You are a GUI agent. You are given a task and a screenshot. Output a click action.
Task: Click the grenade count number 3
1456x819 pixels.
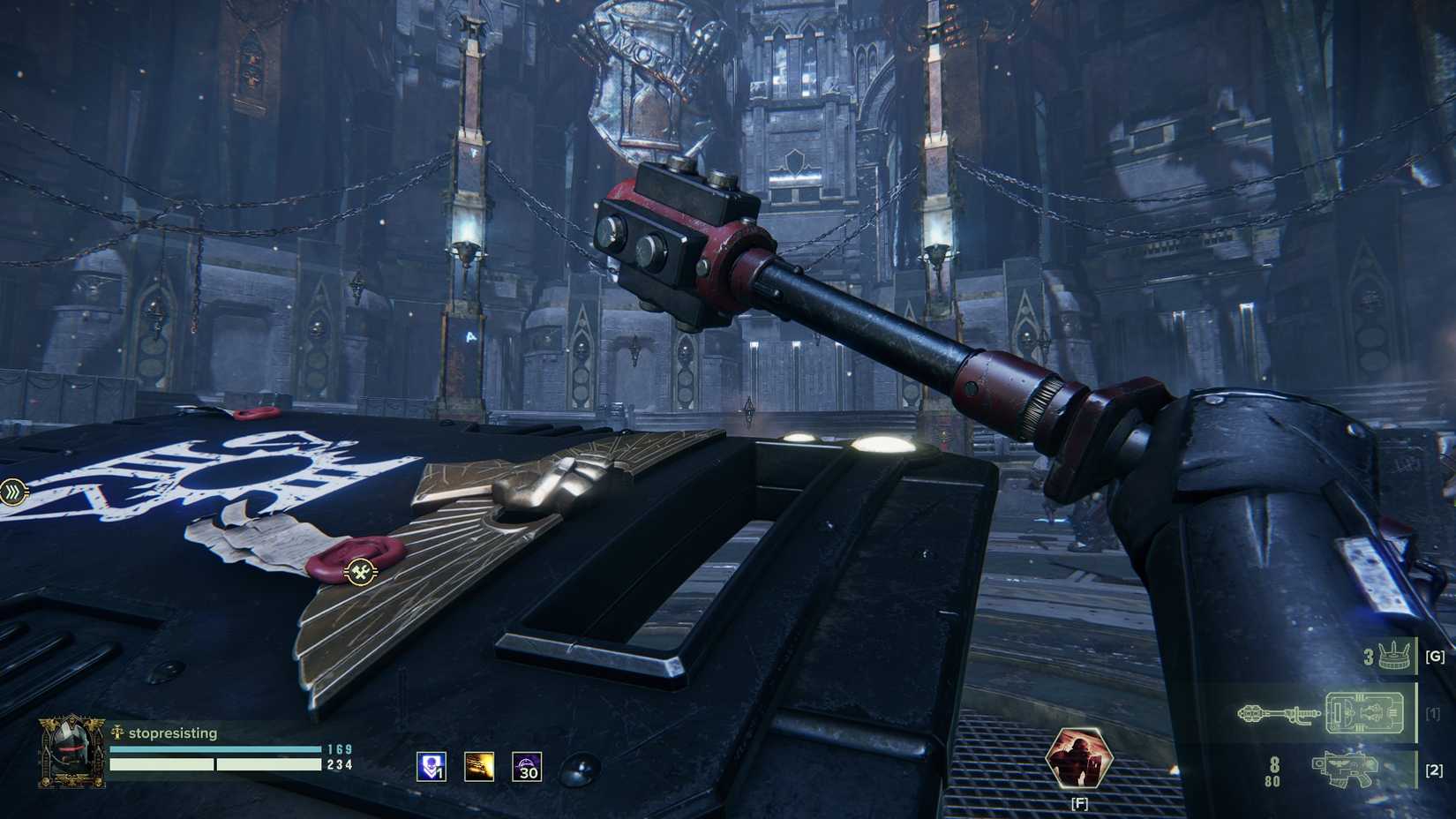coord(1368,655)
